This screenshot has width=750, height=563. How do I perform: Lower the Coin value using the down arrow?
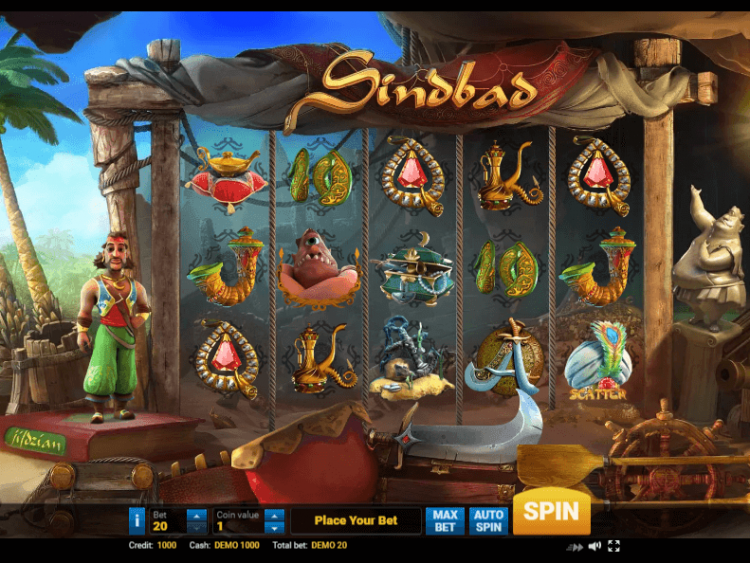[275, 527]
